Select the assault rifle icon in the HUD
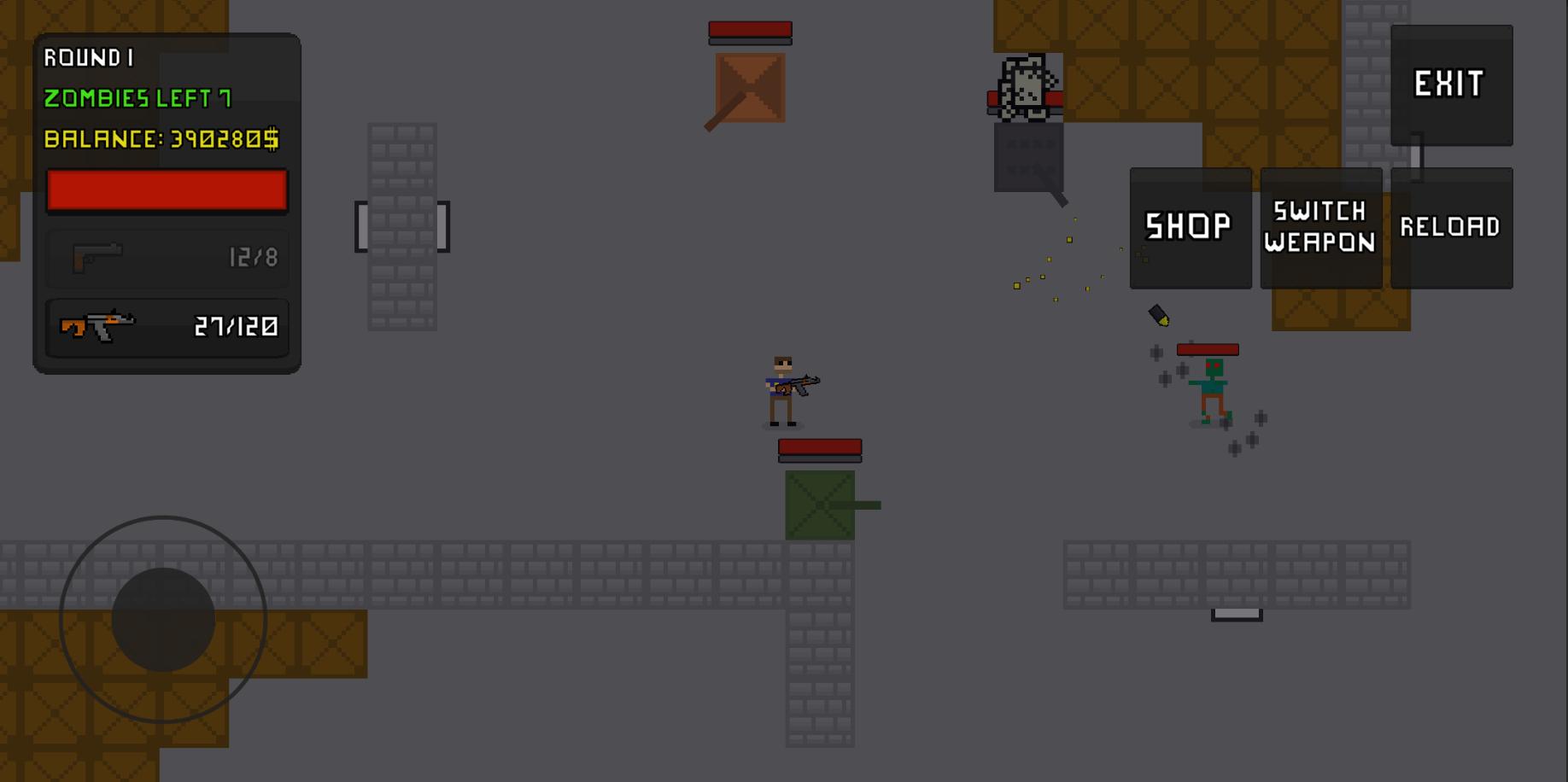Viewport: 1568px width, 782px height. 98,326
